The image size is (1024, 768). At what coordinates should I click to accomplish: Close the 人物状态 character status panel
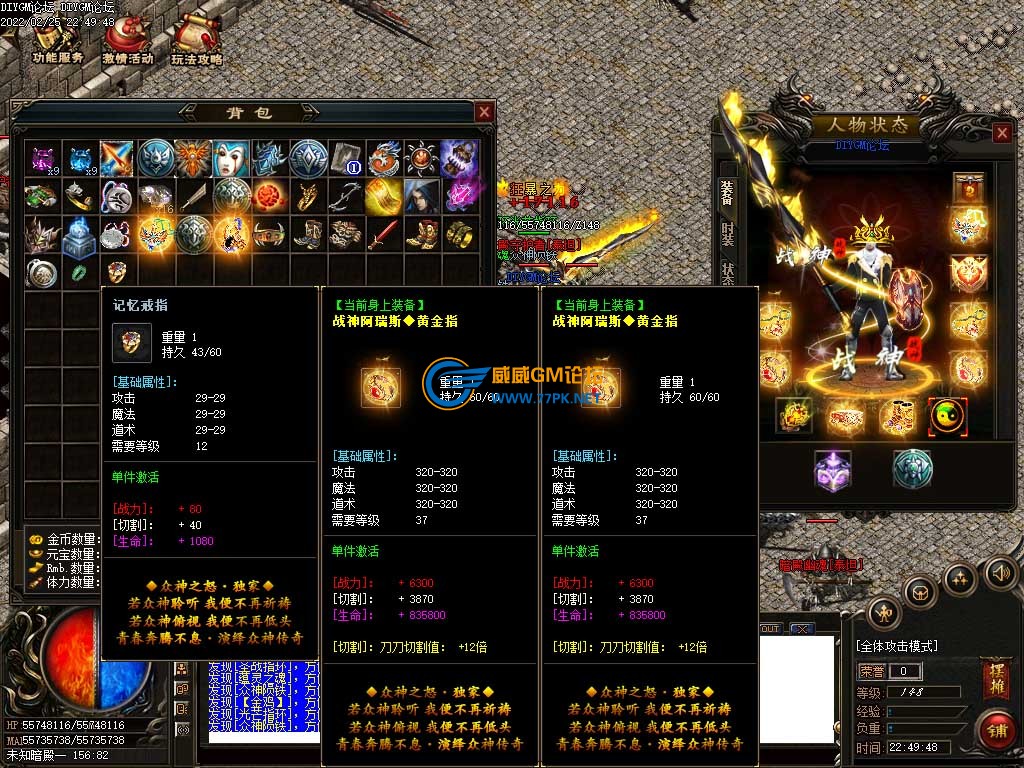tap(1002, 133)
